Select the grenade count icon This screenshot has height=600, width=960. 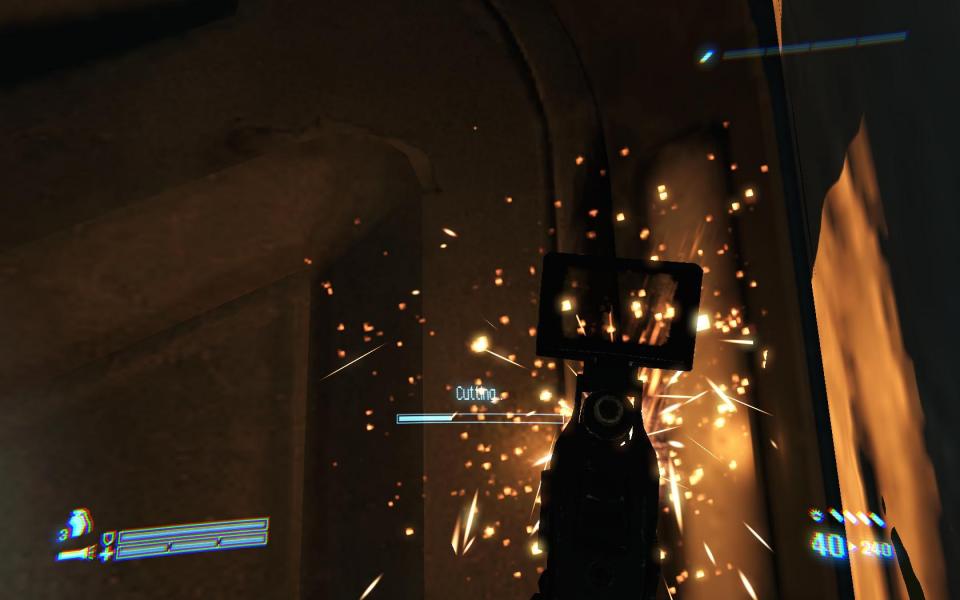76,521
